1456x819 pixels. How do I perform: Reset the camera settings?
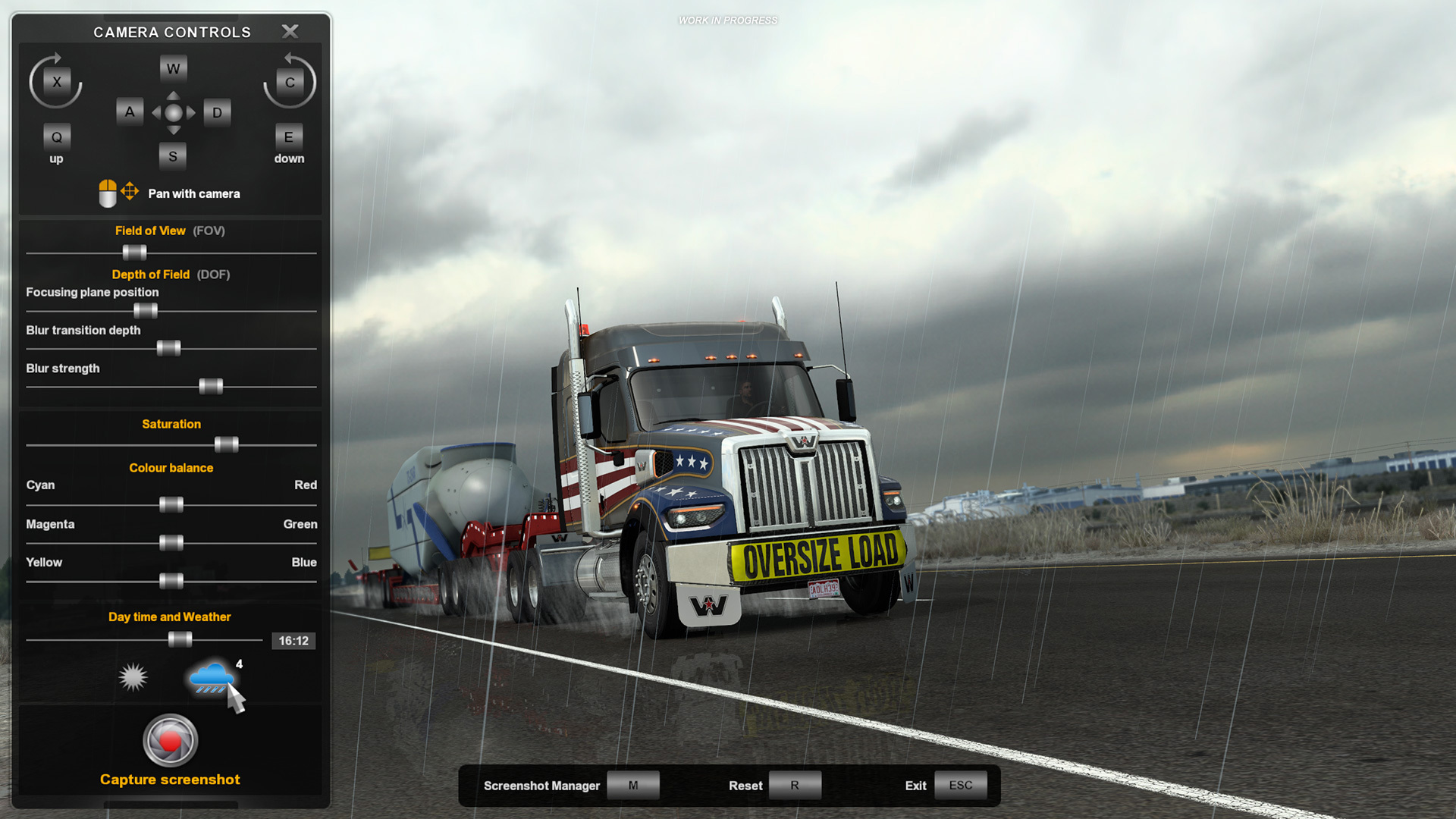pyautogui.click(x=794, y=786)
